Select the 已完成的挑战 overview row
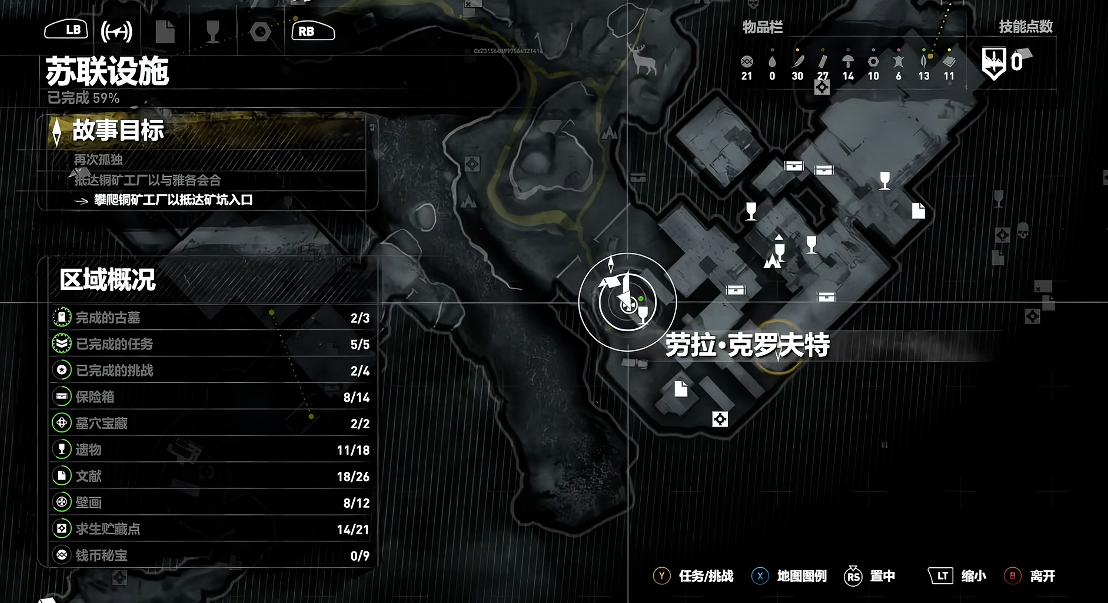Viewport: 1108px width, 603px height. click(x=208, y=370)
